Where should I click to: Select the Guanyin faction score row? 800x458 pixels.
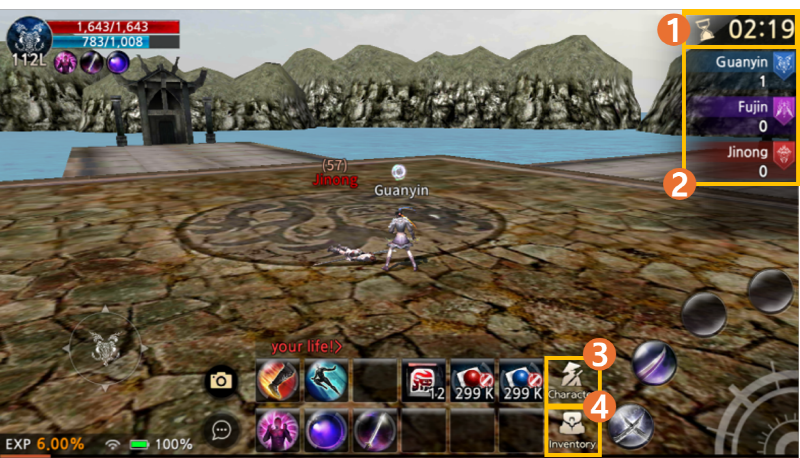pyautogui.click(x=742, y=70)
